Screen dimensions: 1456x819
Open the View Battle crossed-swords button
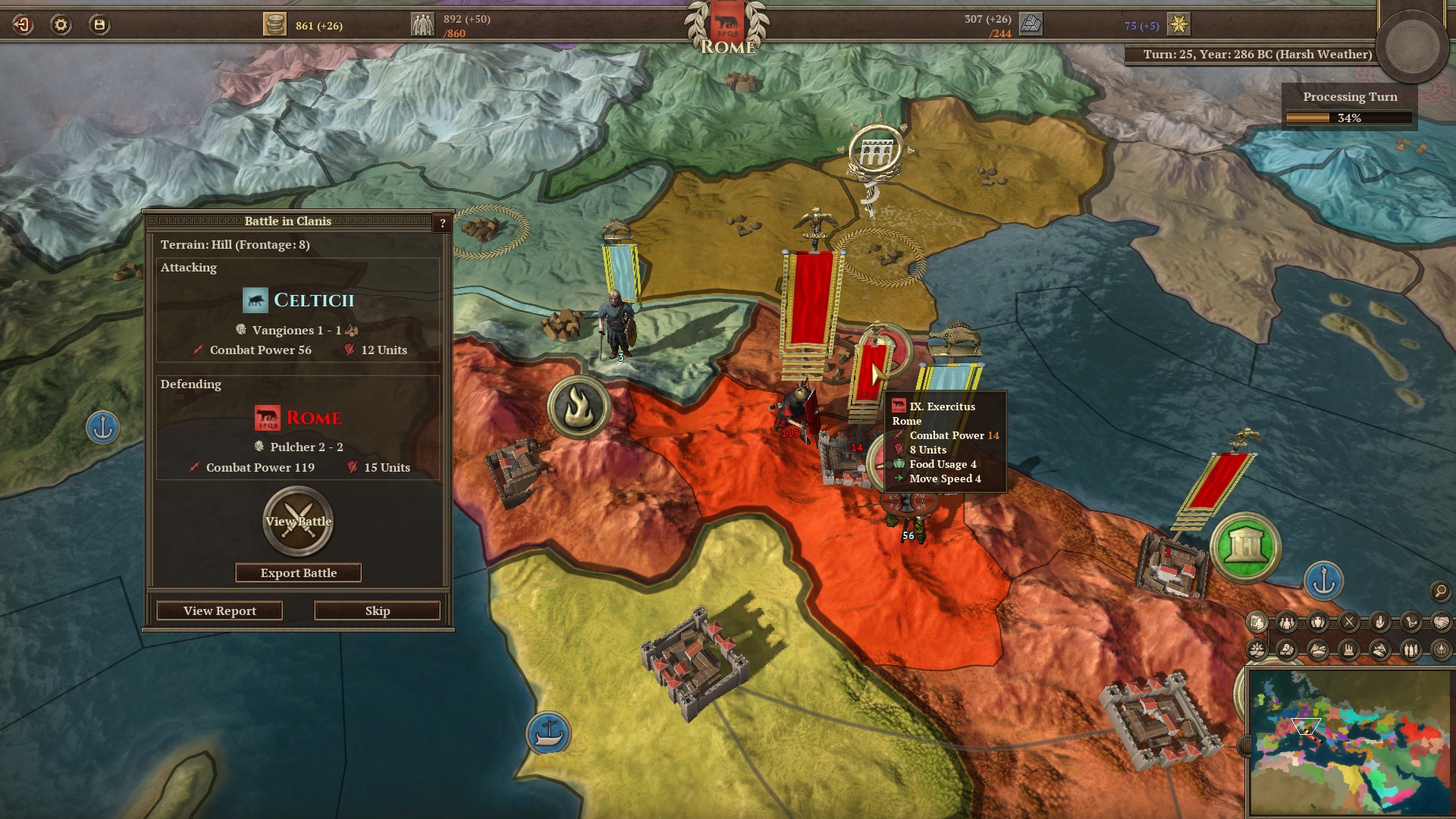pyautogui.click(x=298, y=521)
